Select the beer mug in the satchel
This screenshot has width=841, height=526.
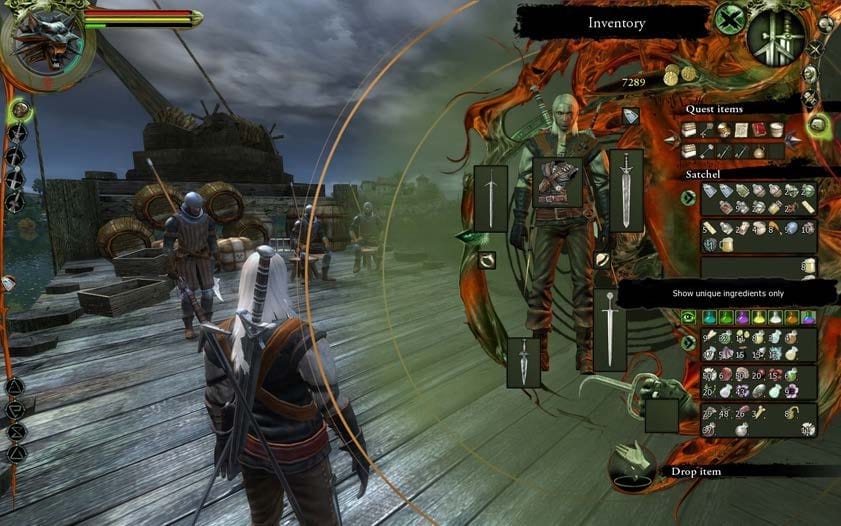[726, 244]
